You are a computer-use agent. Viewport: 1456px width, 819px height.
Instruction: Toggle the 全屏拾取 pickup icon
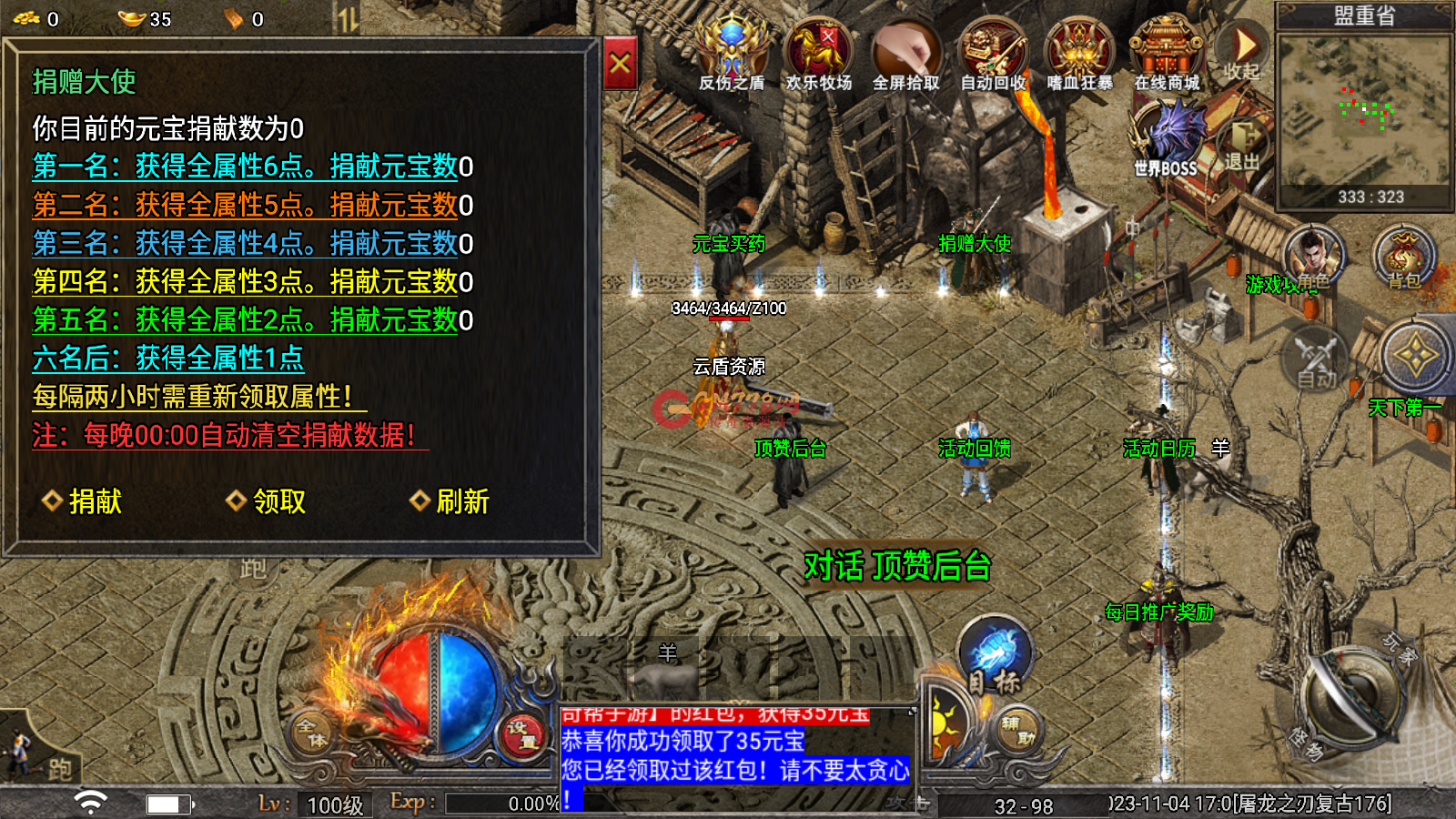pyautogui.click(x=905, y=55)
